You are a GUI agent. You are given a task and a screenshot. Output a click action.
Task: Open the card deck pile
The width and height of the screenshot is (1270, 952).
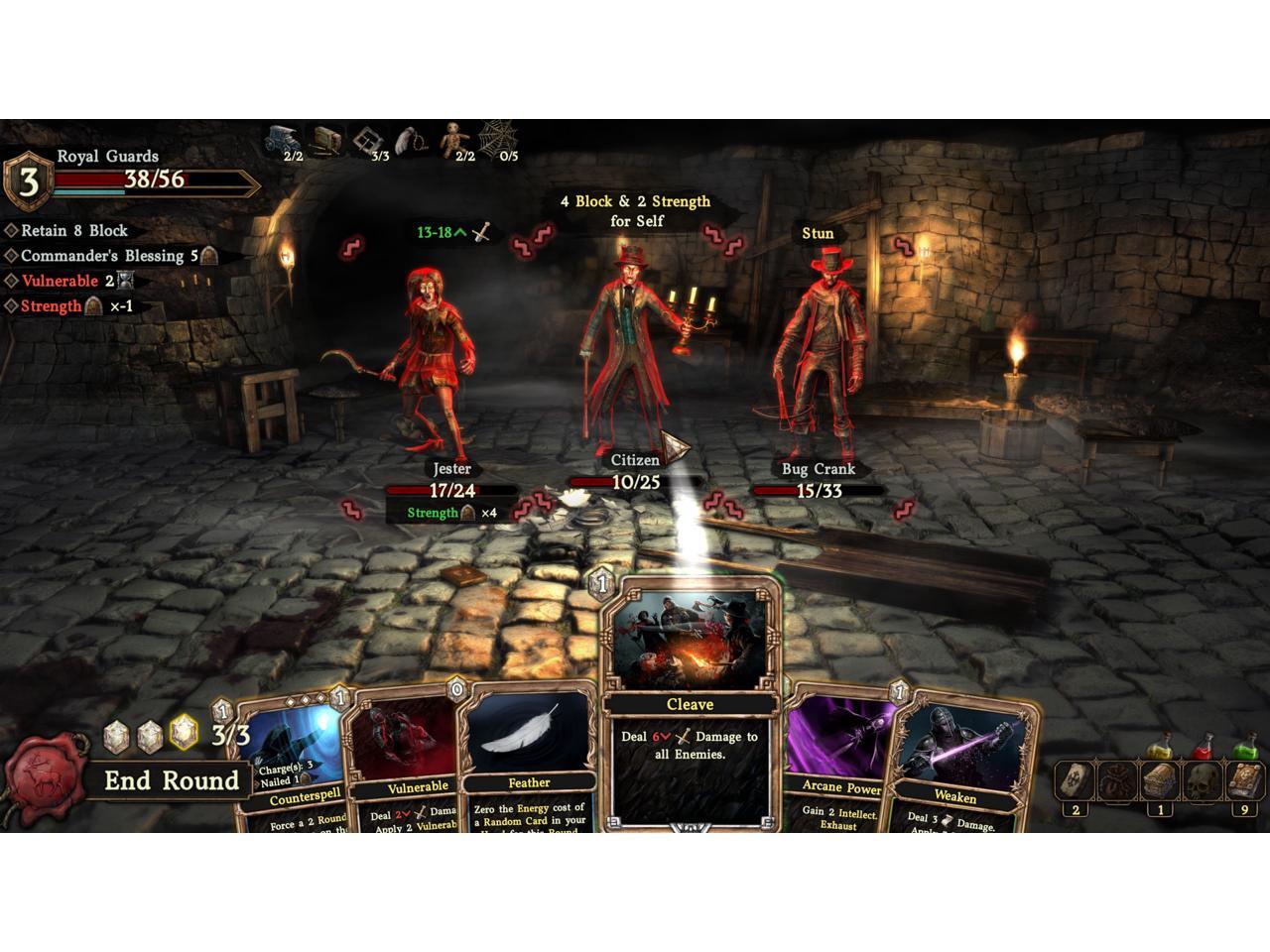[x=1076, y=782]
